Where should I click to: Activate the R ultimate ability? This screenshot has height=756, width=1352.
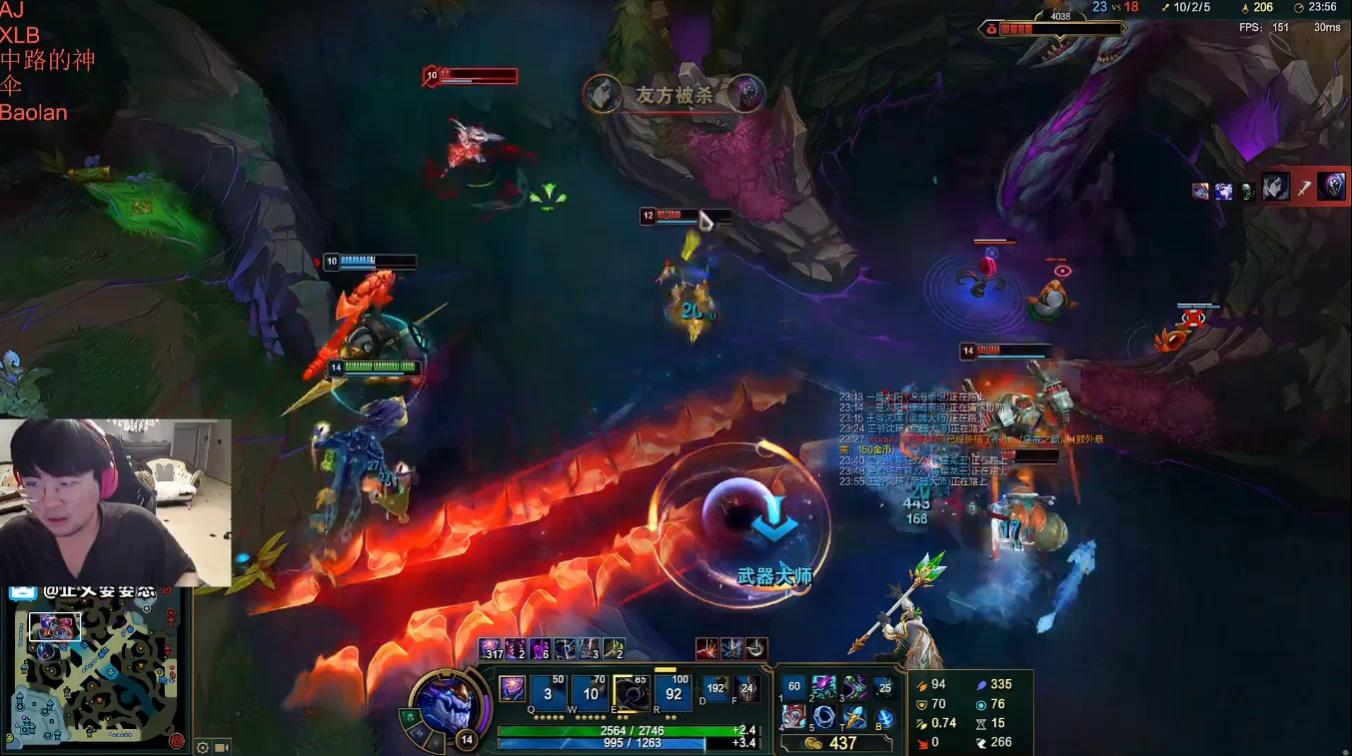[x=674, y=692]
